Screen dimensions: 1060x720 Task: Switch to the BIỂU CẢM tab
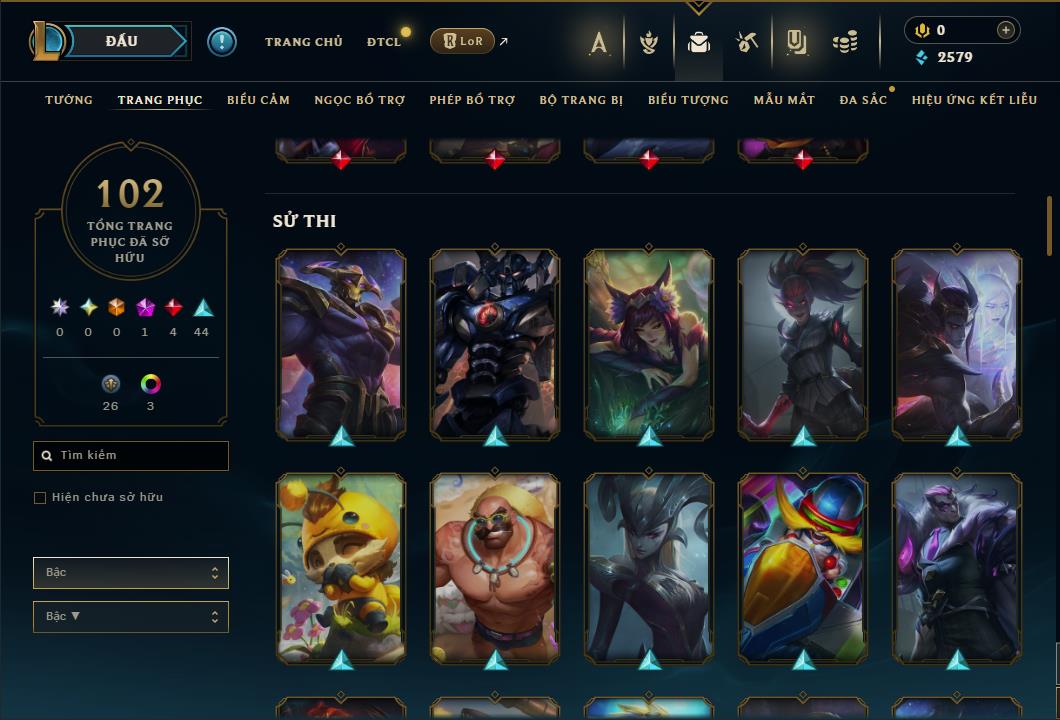[258, 100]
